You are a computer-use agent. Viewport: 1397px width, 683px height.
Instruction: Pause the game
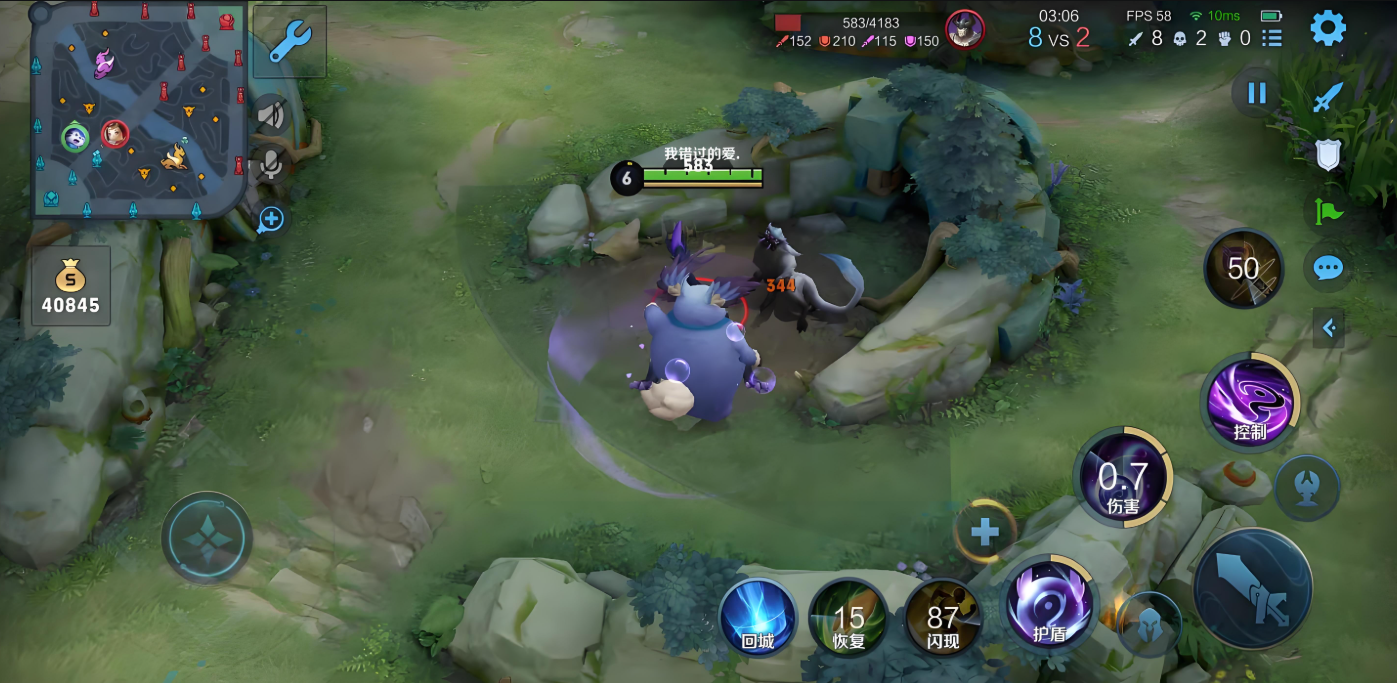pos(1257,94)
